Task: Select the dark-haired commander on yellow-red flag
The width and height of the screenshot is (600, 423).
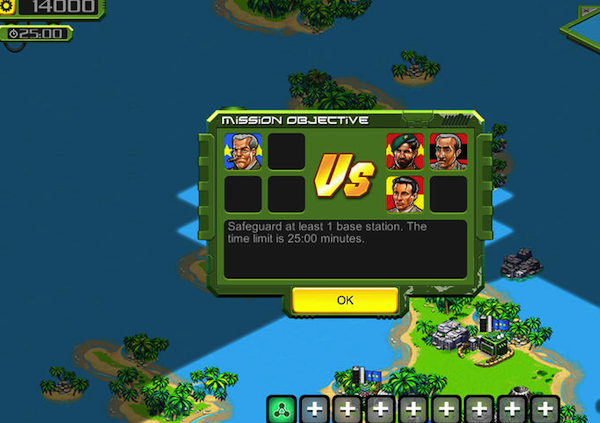Action: 405,193
